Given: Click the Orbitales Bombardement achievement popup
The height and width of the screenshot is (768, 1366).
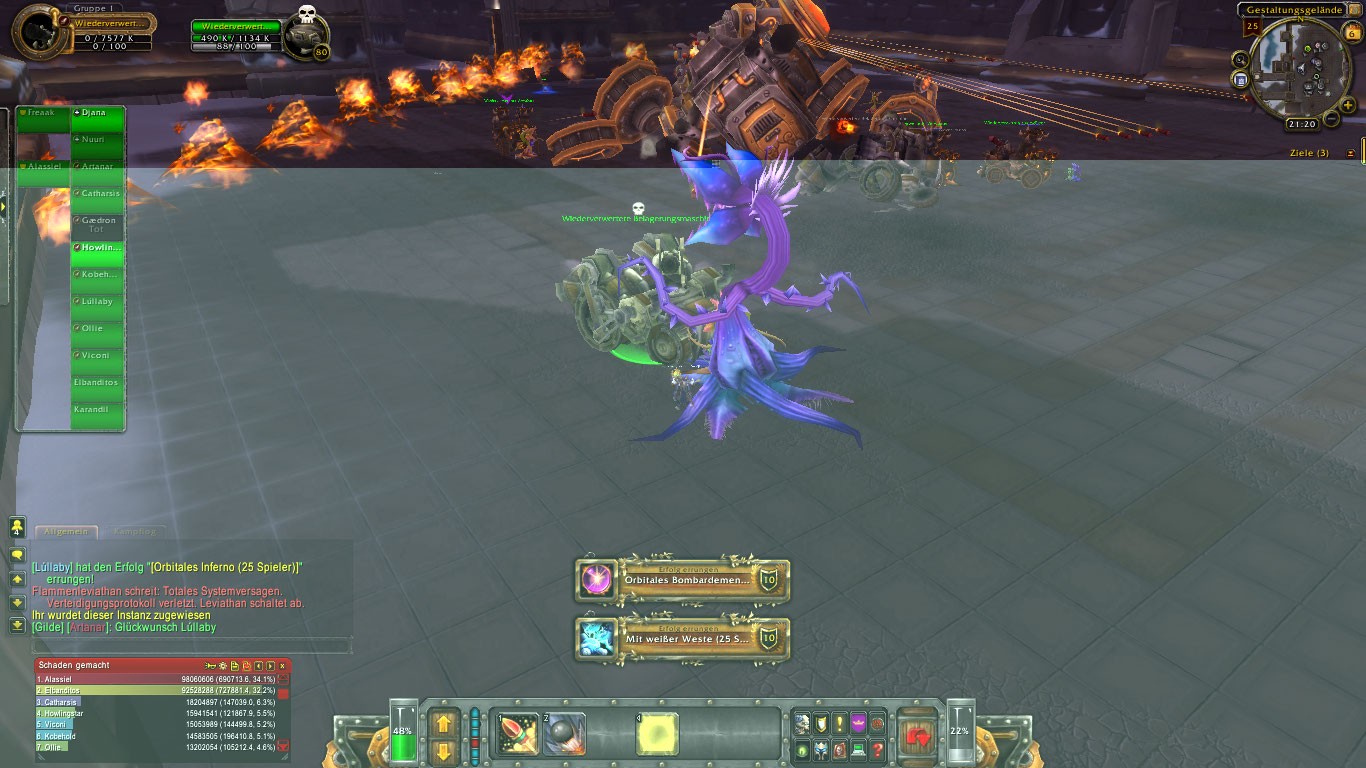Looking at the screenshot, I should pyautogui.click(x=684, y=581).
